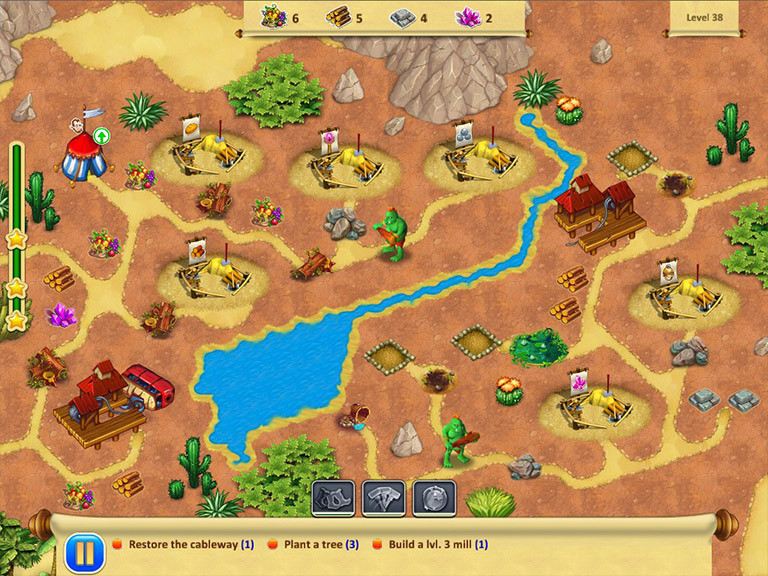
Task: Activate the crossed hammers bonus
Action: (384, 497)
